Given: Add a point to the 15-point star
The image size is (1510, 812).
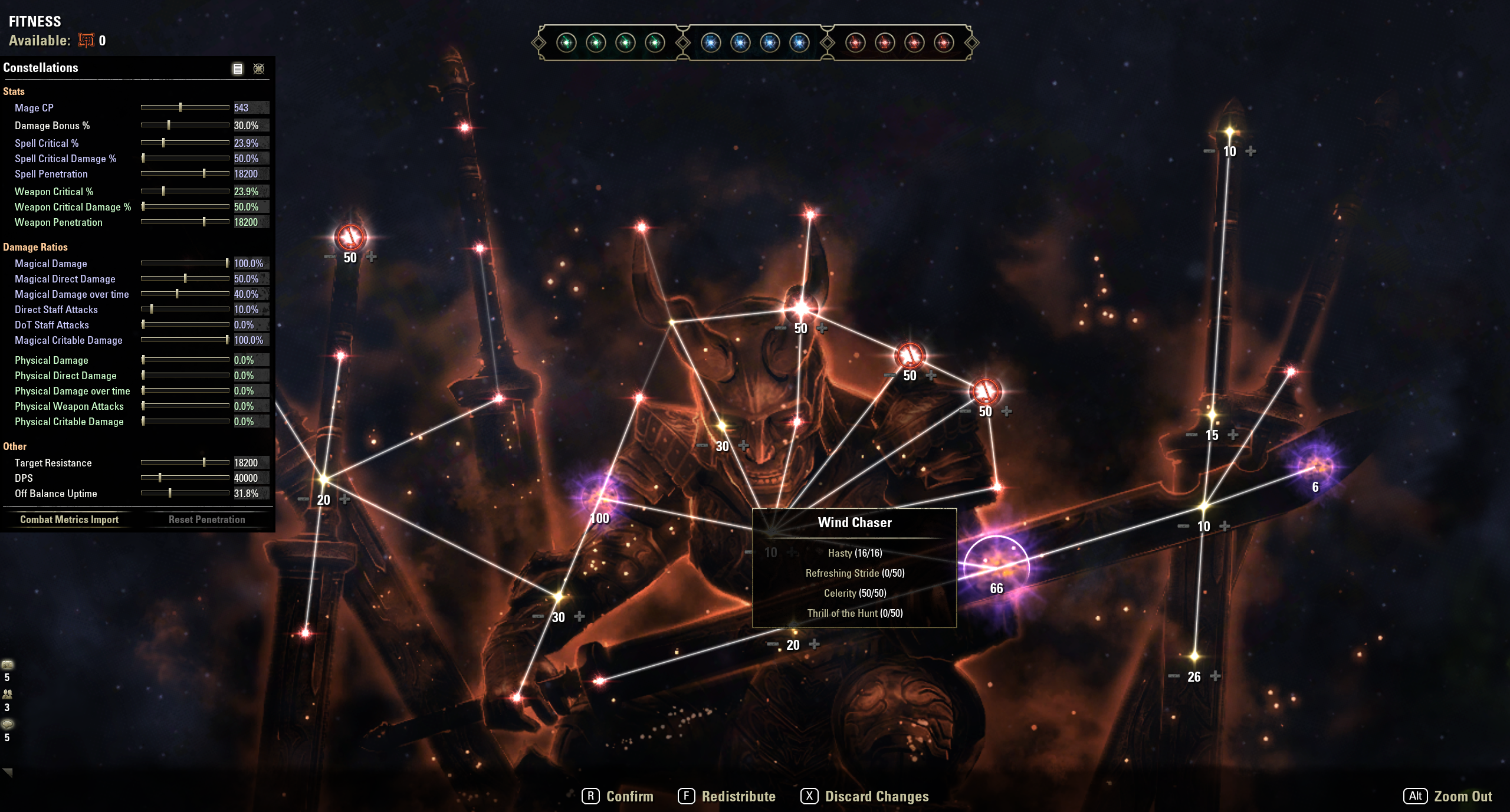Looking at the screenshot, I should [x=1233, y=435].
